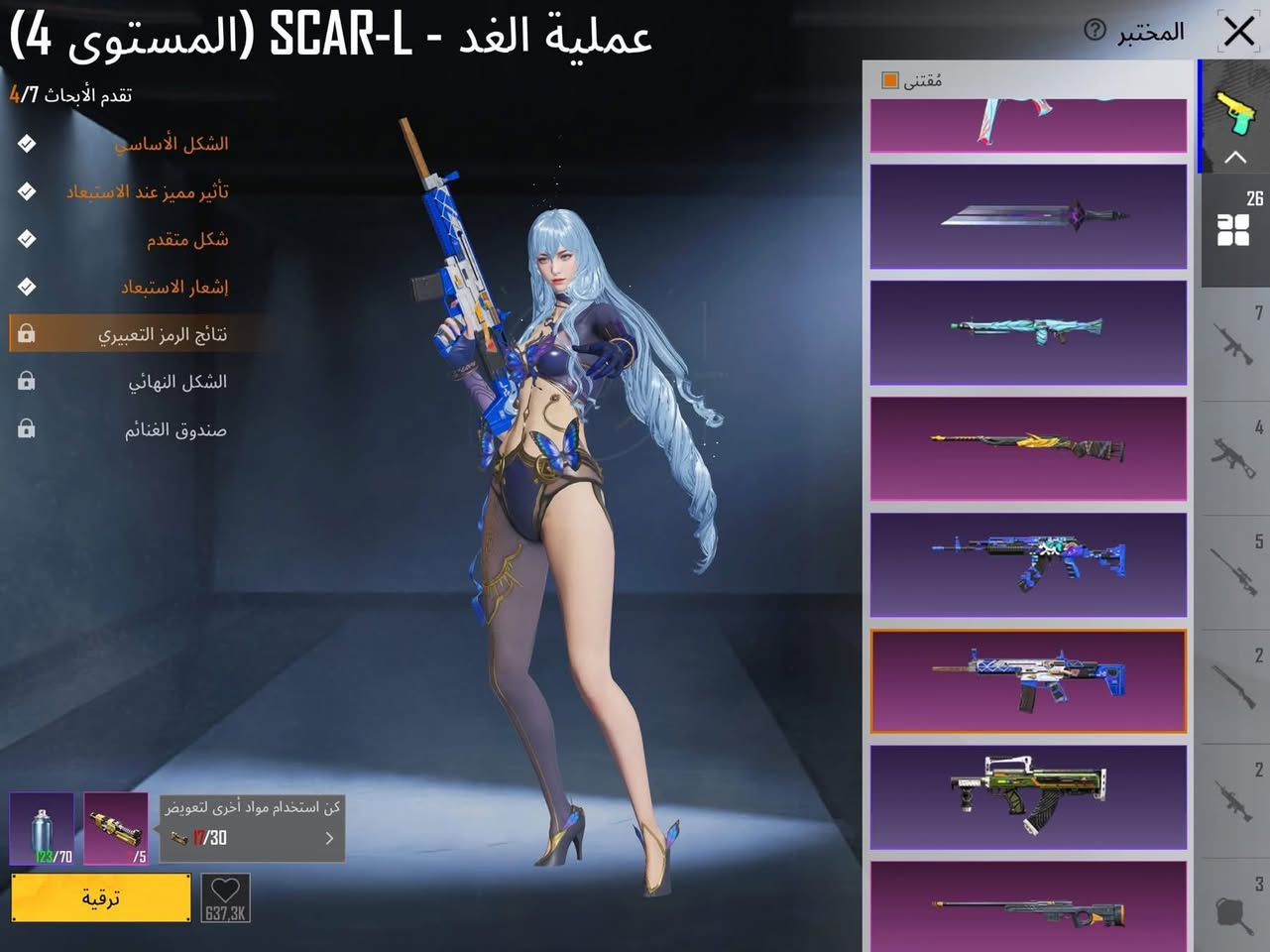
Task: Expand the material substitution tooltip arrow
Action: click(x=329, y=838)
